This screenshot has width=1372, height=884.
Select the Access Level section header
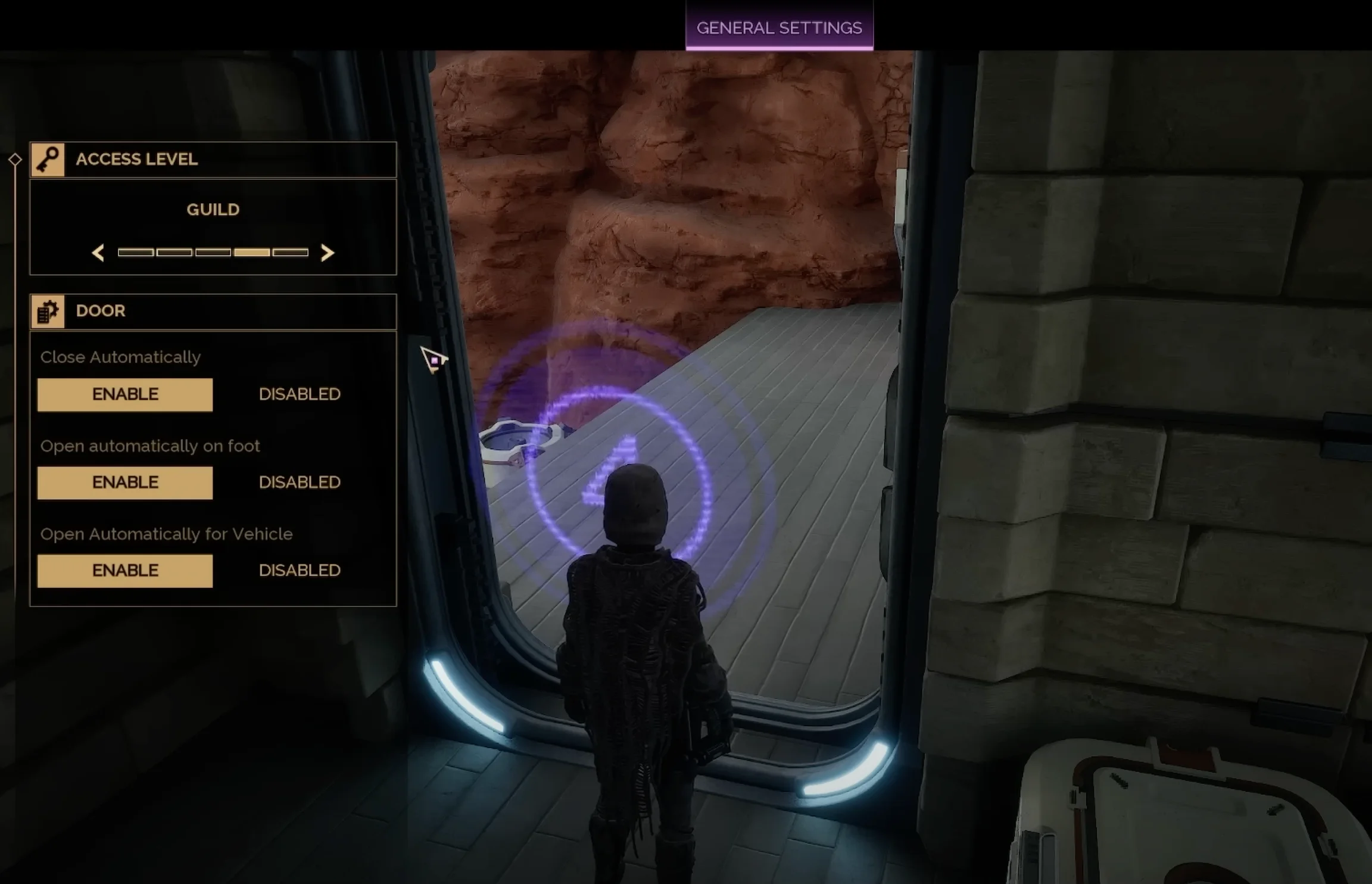click(x=213, y=160)
